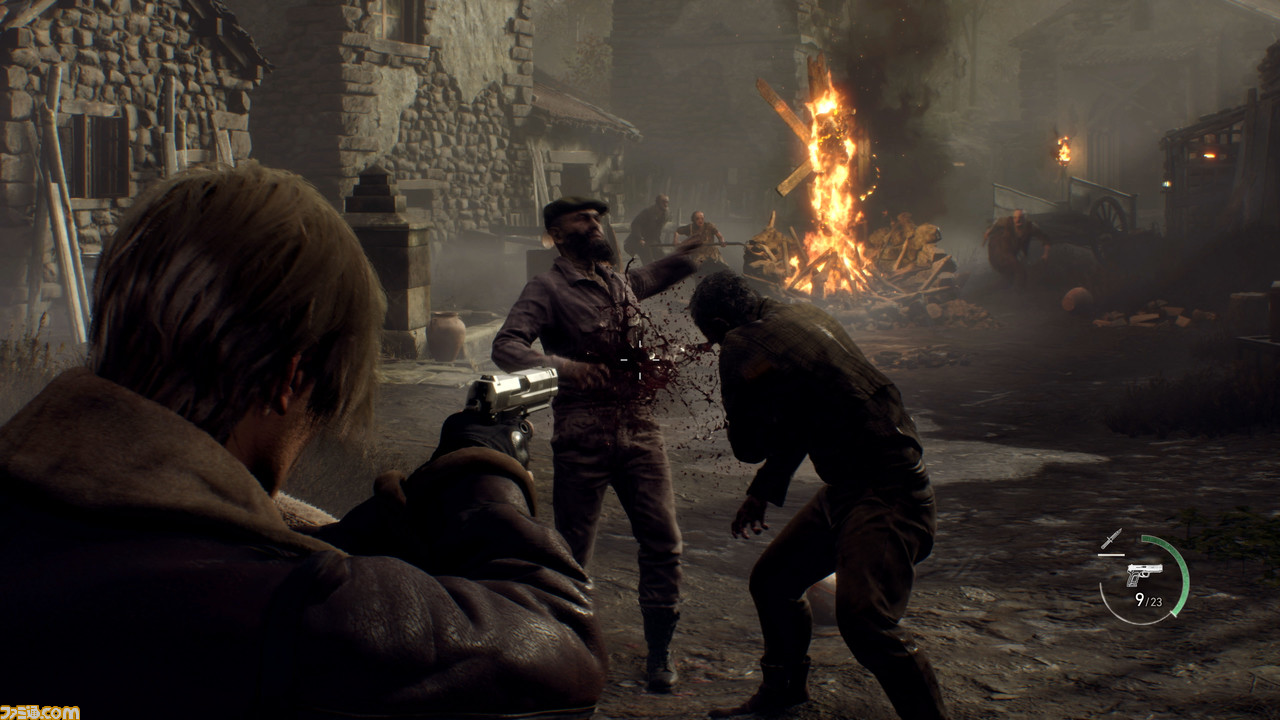Select the equipped handgun icon

[x=1144, y=574]
